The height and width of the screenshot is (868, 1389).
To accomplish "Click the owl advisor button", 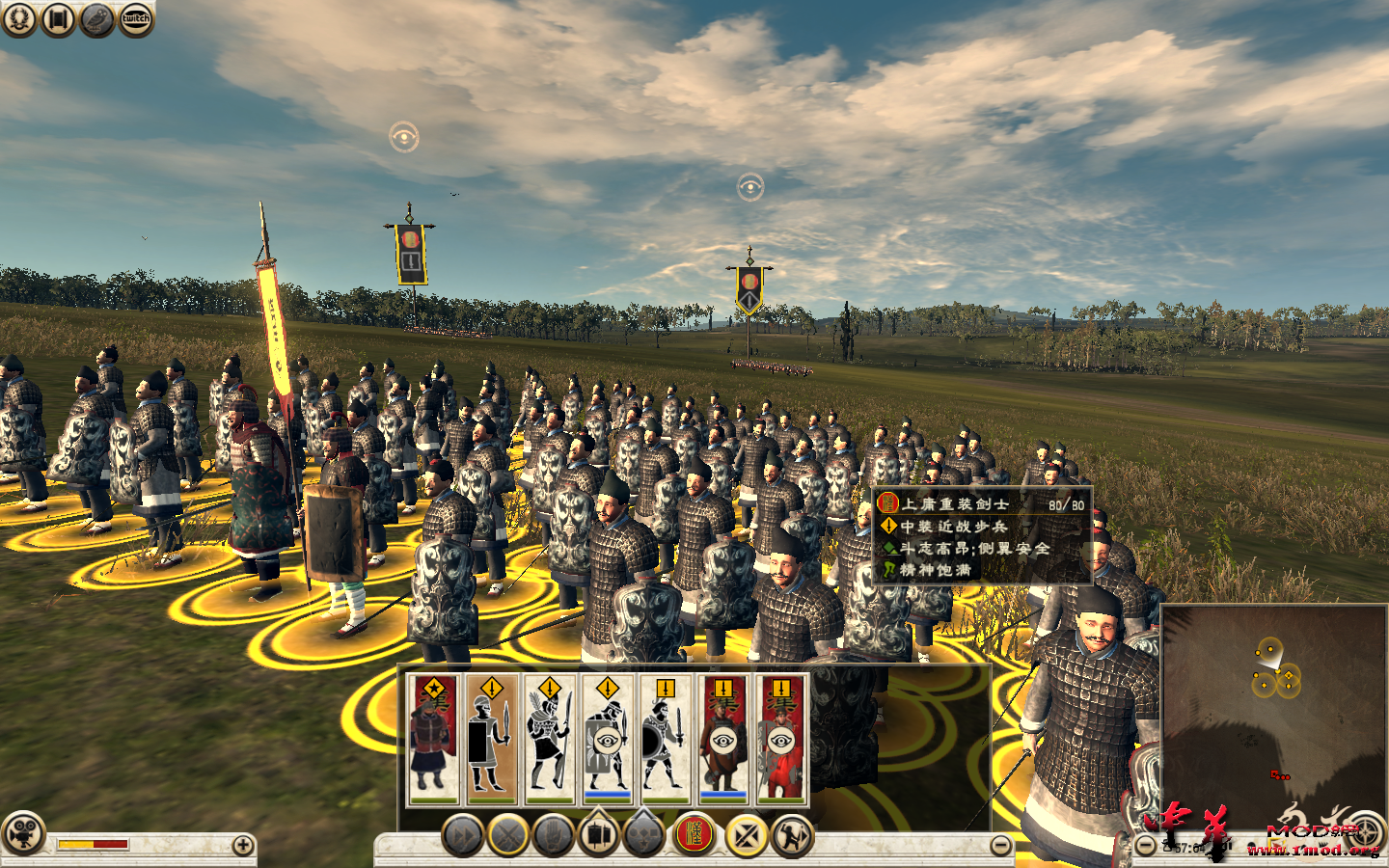I will click(x=97, y=19).
